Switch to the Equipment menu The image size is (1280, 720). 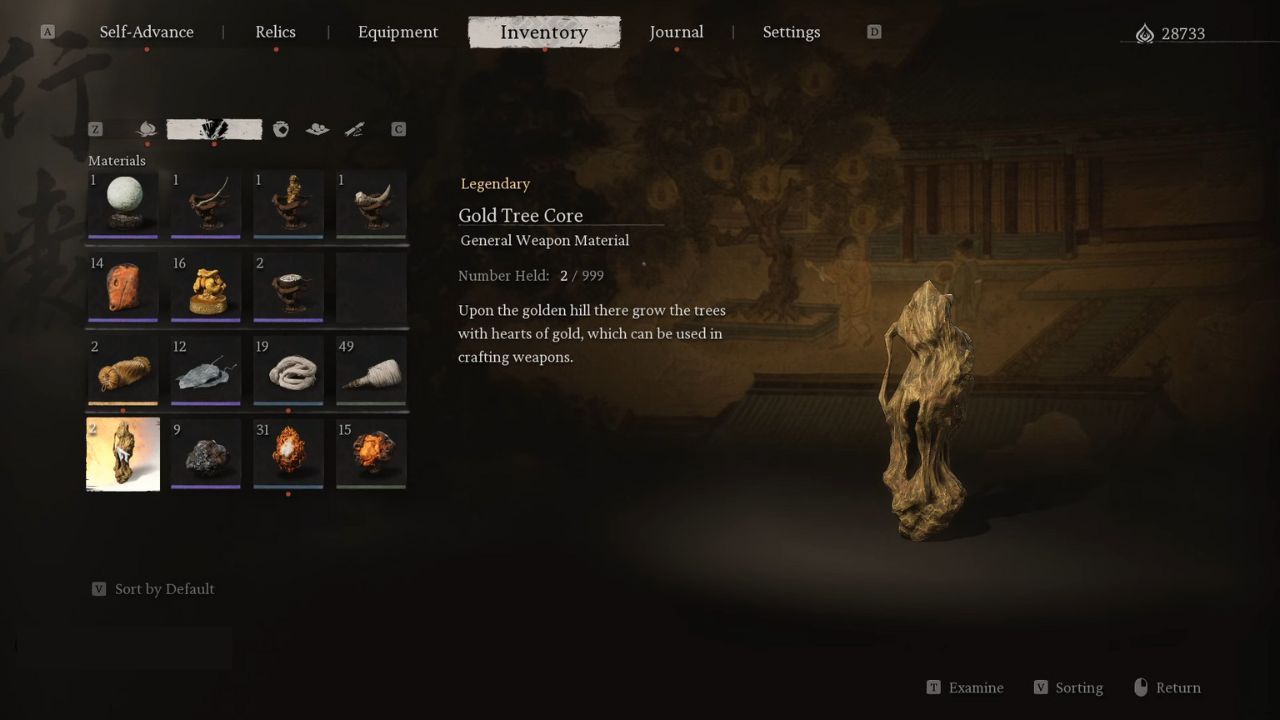pyautogui.click(x=398, y=32)
